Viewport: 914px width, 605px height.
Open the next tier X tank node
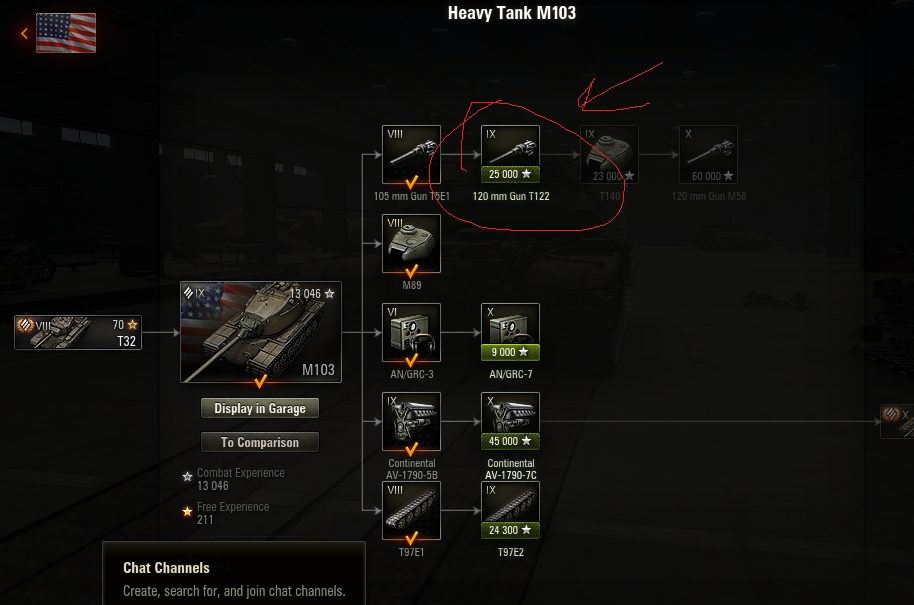click(897, 421)
